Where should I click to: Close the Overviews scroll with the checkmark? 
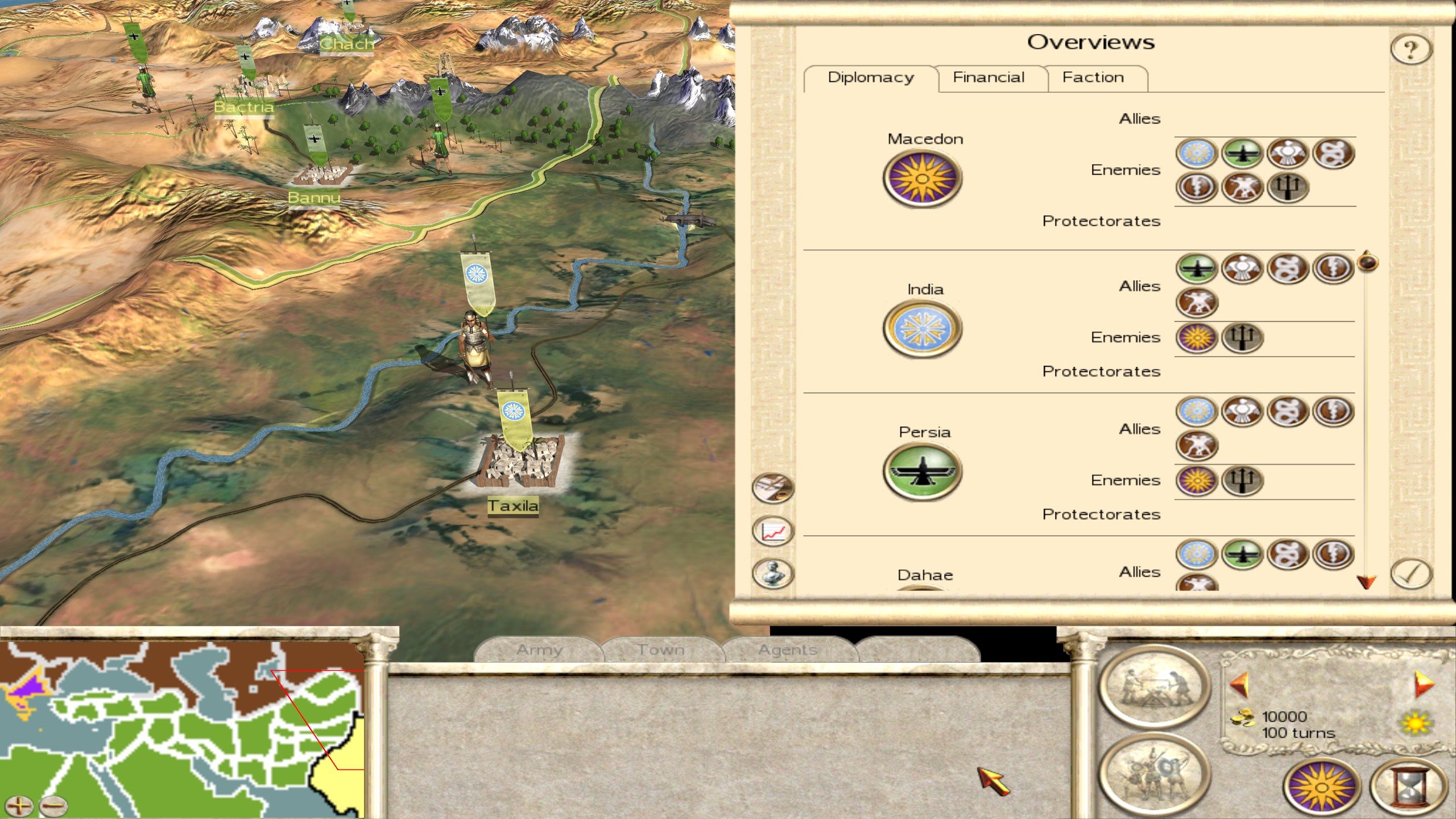(x=1411, y=573)
